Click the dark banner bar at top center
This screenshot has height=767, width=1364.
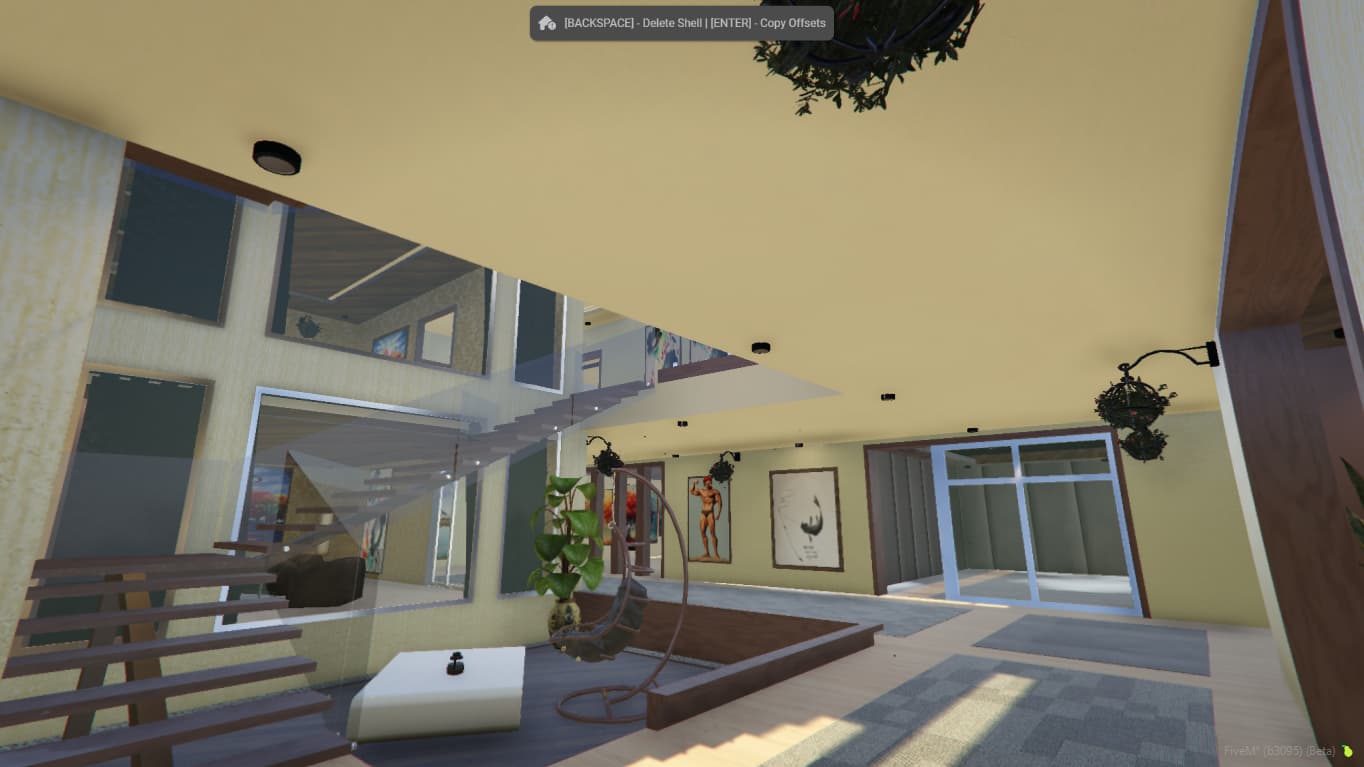pos(681,22)
